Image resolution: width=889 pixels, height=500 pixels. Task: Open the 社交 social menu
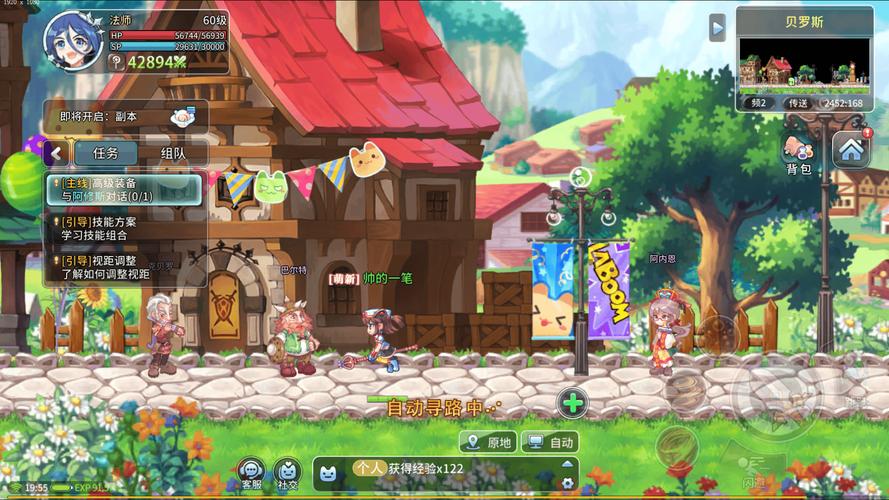287,473
